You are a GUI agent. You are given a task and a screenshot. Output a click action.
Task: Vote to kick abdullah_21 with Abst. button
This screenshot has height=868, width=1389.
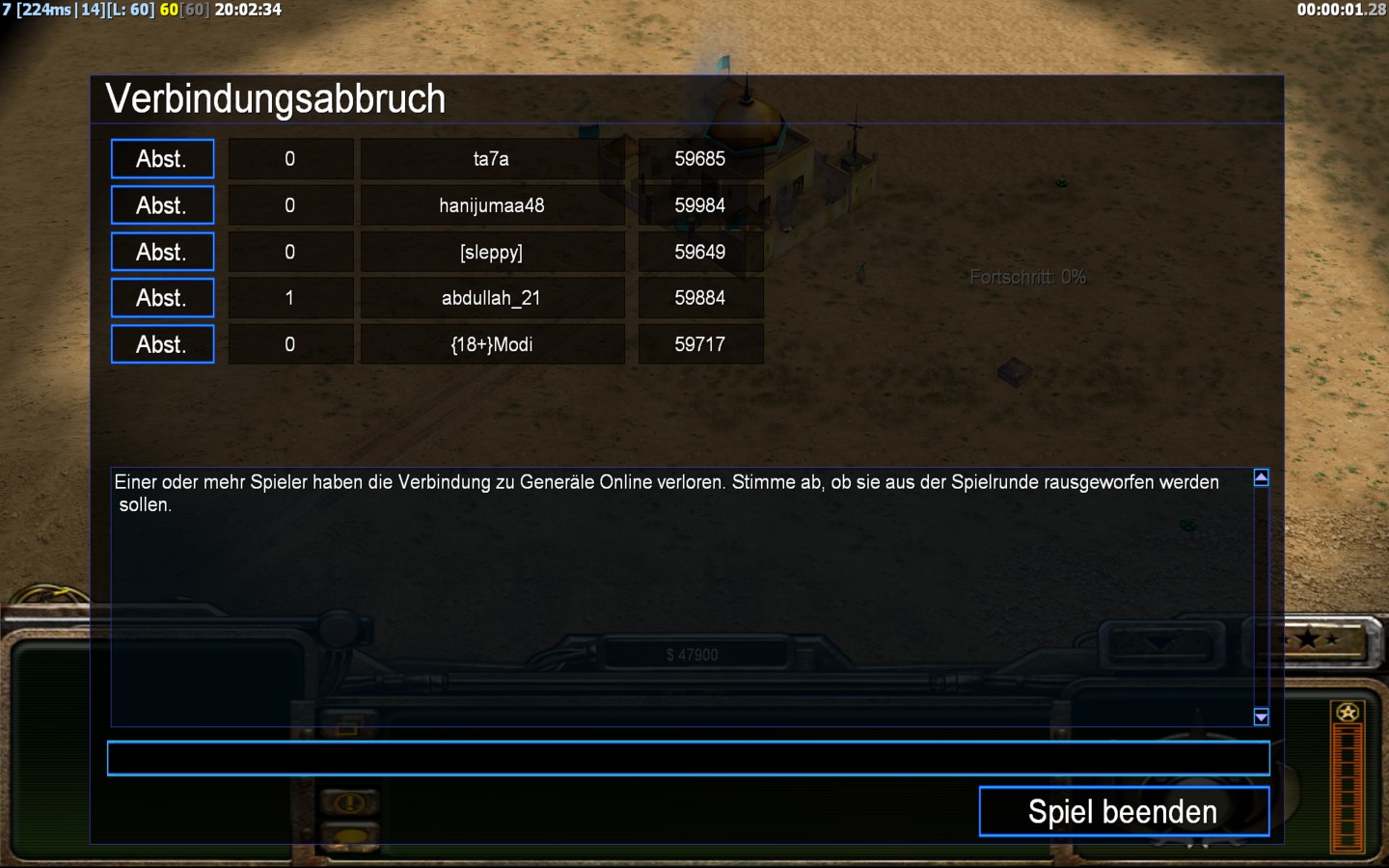click(162, 298)
